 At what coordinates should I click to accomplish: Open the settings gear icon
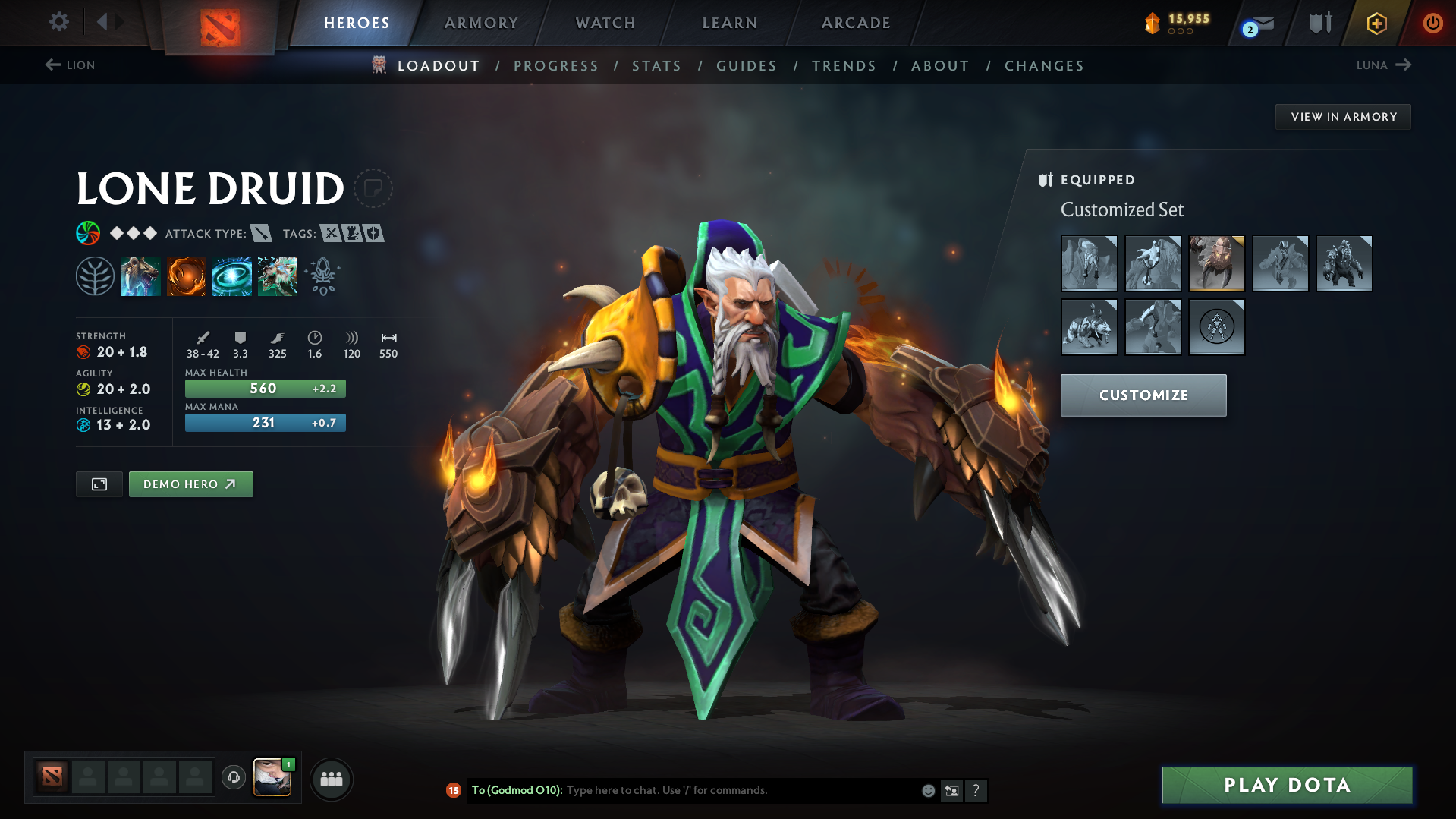click(59, 22)
